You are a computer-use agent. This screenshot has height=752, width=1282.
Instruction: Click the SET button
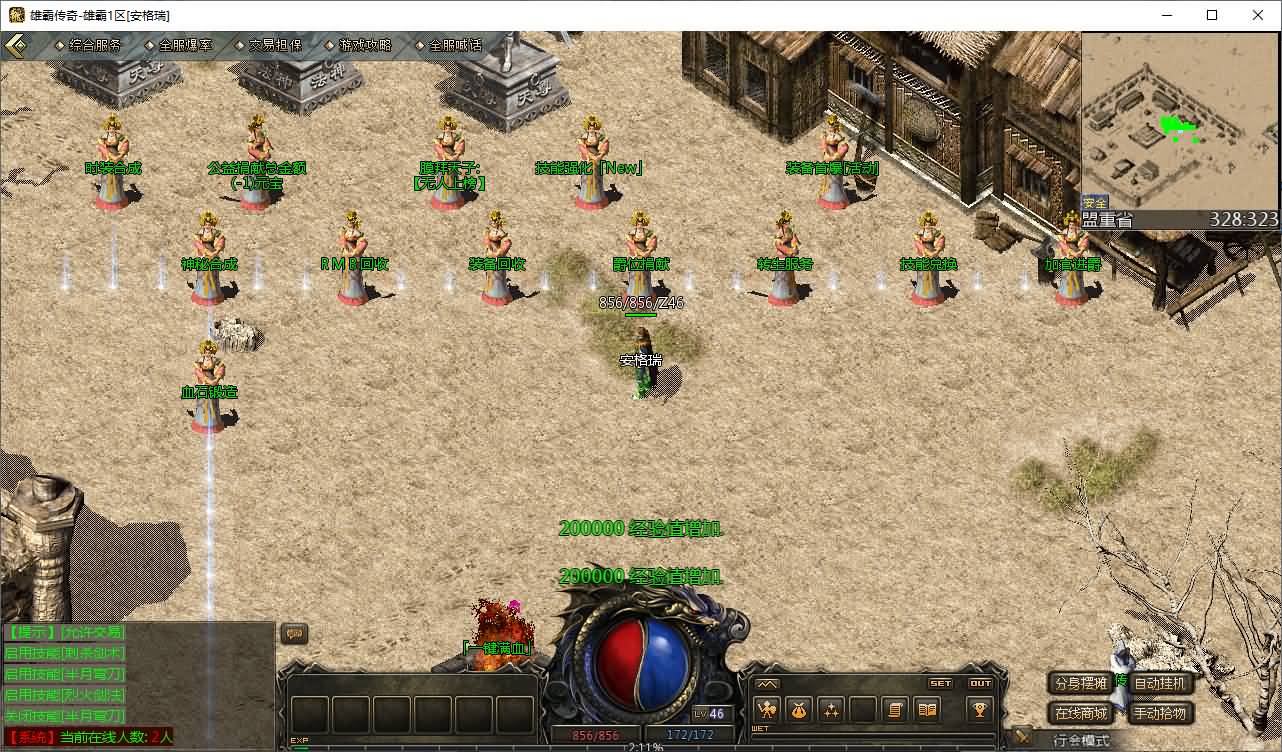(941, 684)
